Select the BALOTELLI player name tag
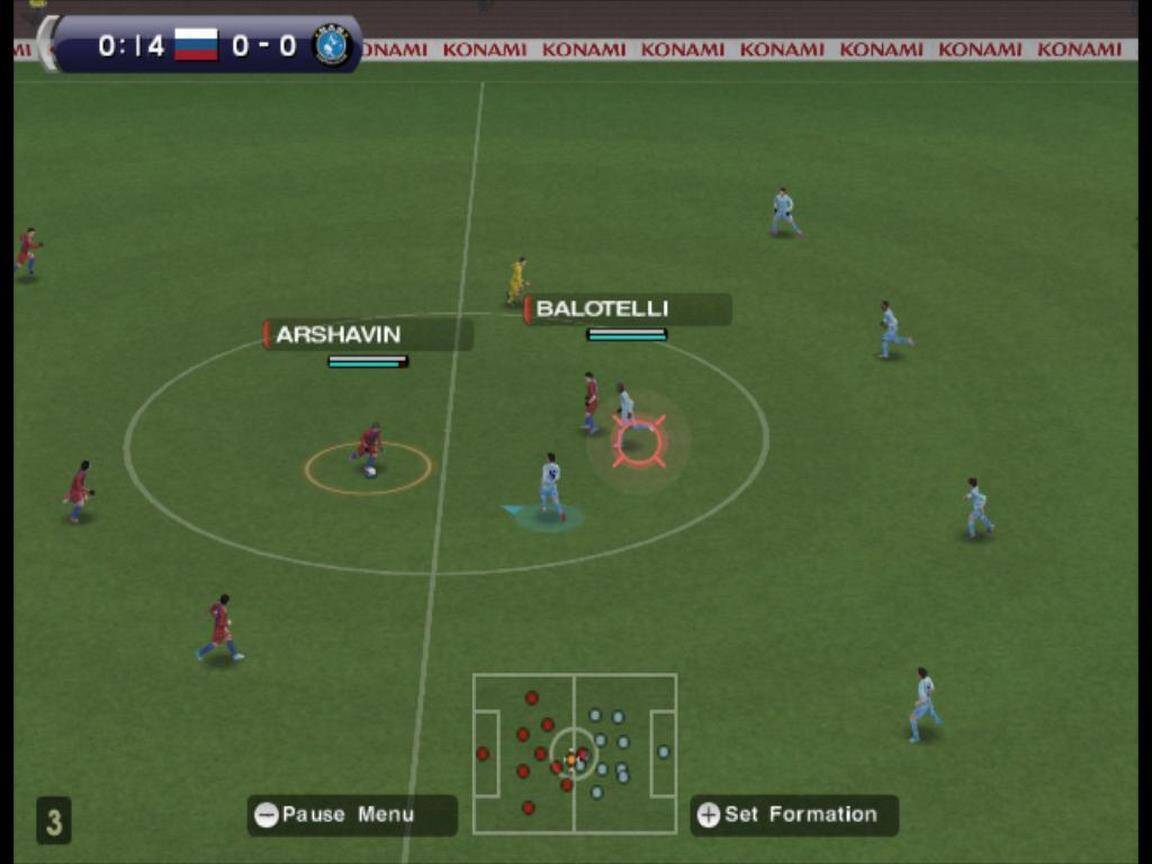Screen dimensions: 1152x864 pyautogui.click(x=627, y=309)
